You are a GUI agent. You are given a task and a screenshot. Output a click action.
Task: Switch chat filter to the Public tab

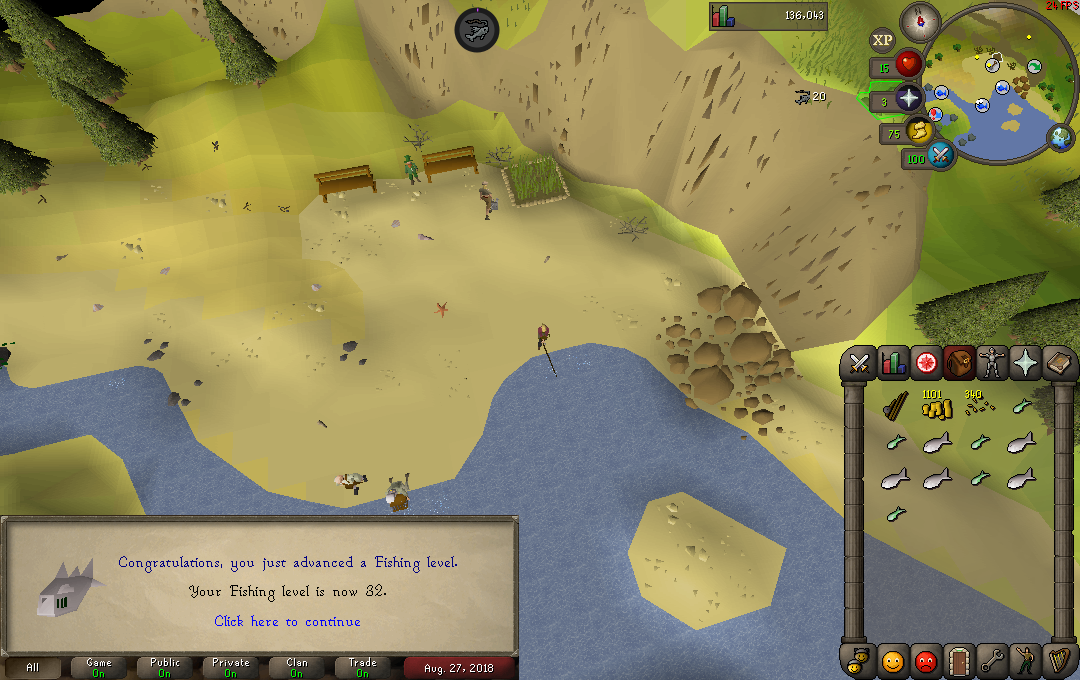165,667
